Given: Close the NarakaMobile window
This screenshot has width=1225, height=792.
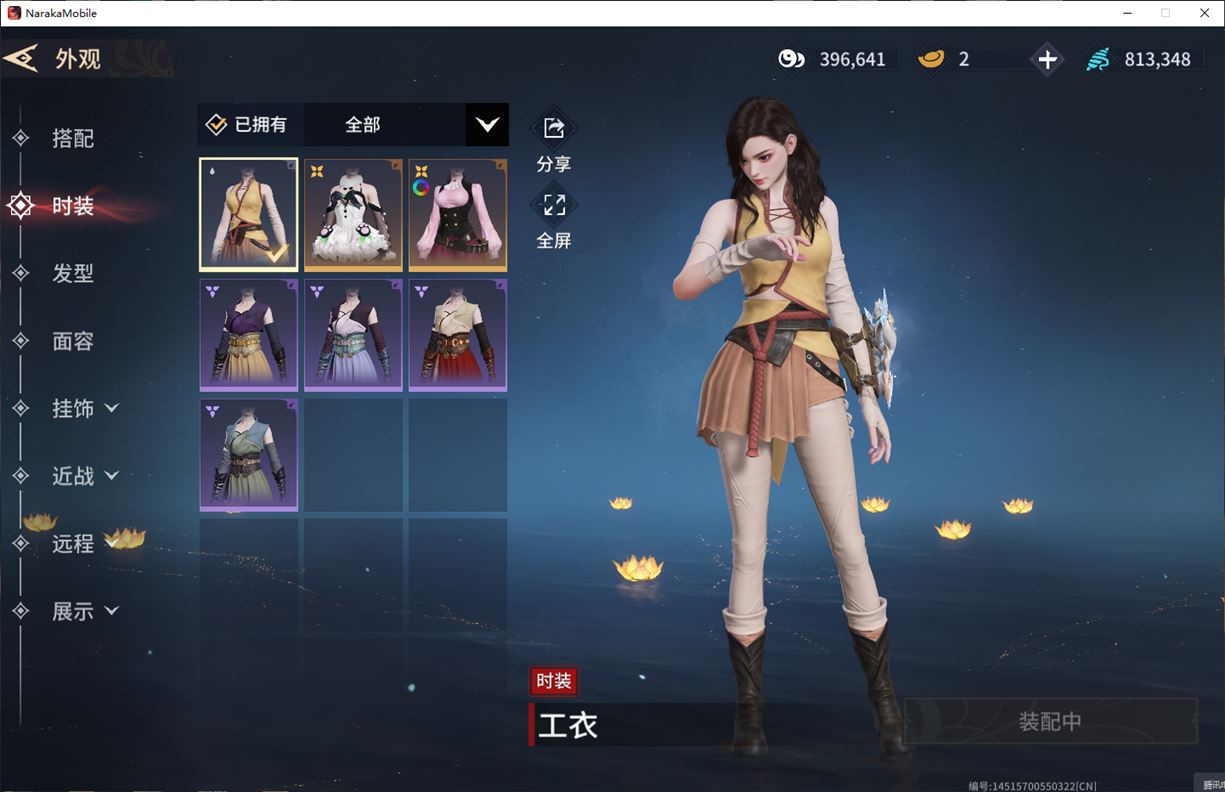Looking at the screenshot, I should [x=1204, y=13].
